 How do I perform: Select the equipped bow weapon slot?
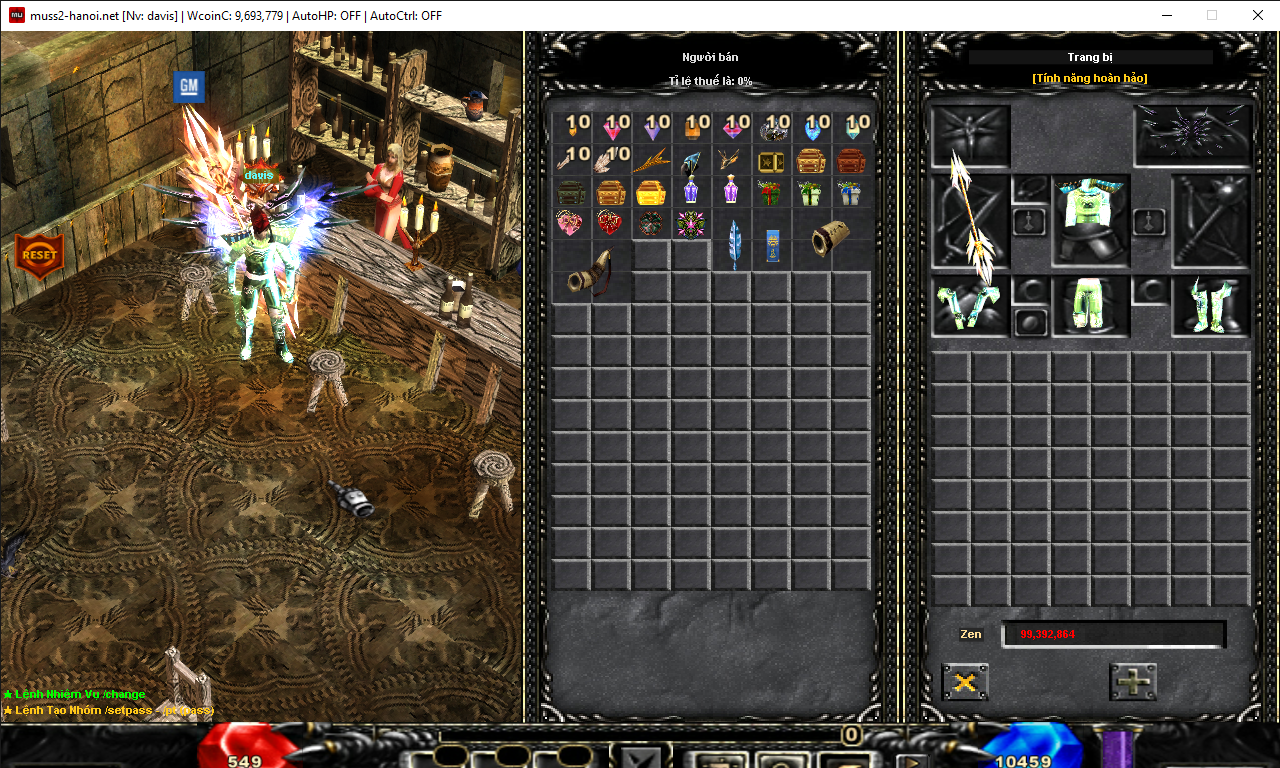970,222
